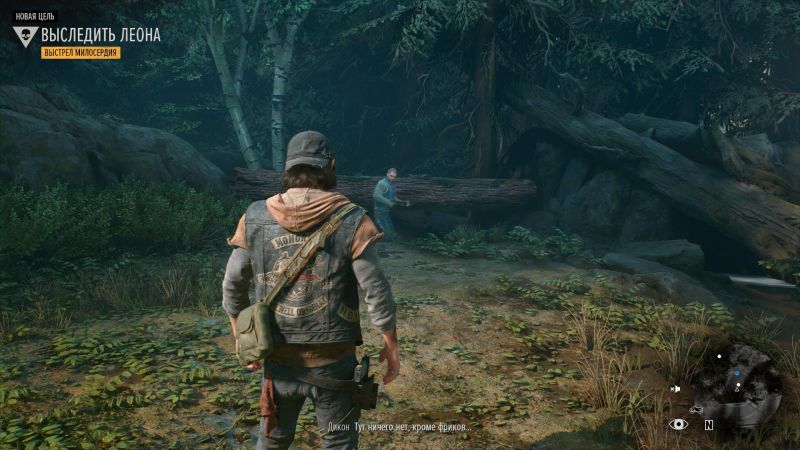The width and height of the screenshot is (800, 450).
Task: Open the circular minimap
Action: (x=739, y=380)
